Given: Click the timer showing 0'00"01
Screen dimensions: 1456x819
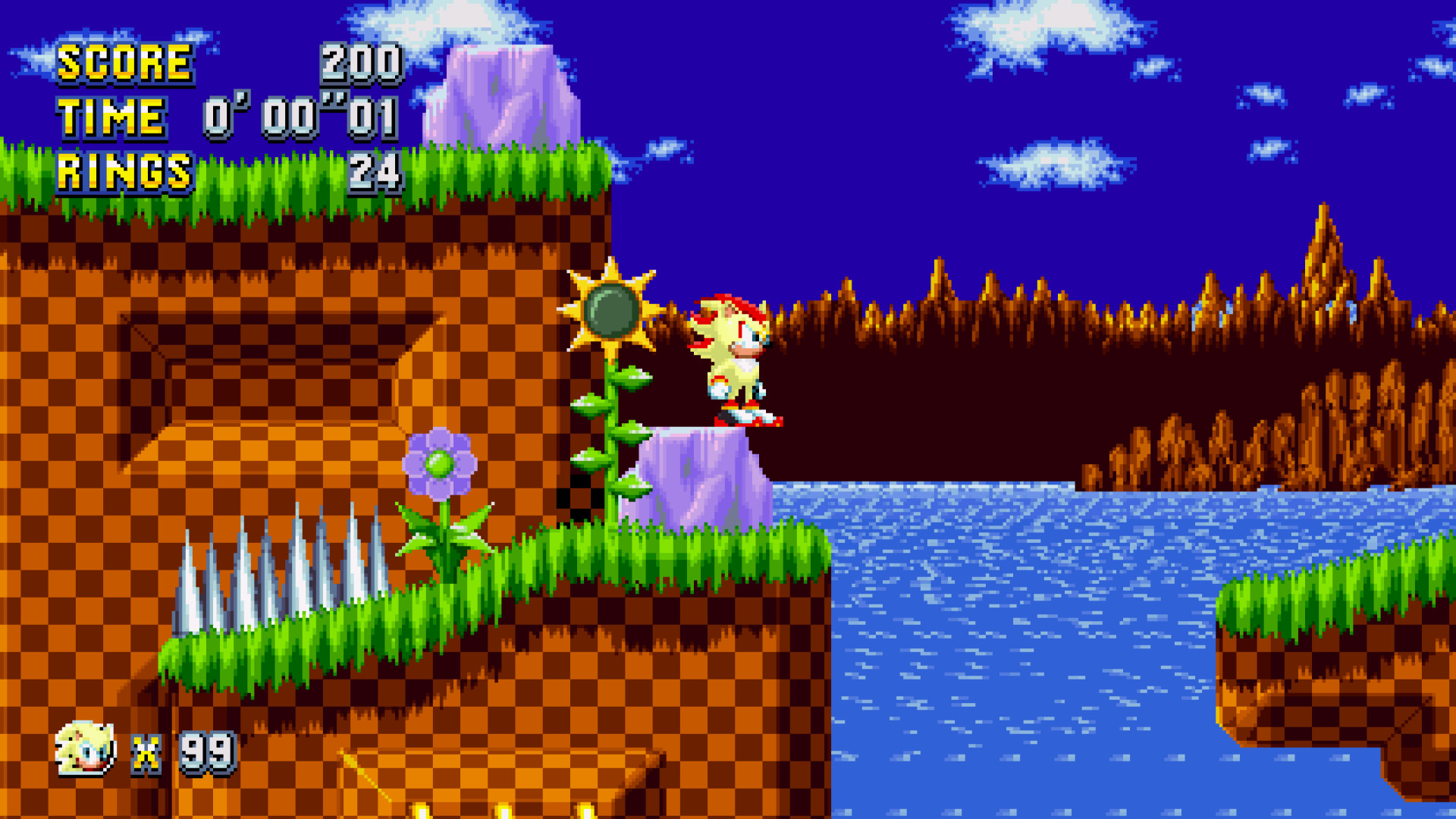Looking at the screenshot, I should (300, 118).
